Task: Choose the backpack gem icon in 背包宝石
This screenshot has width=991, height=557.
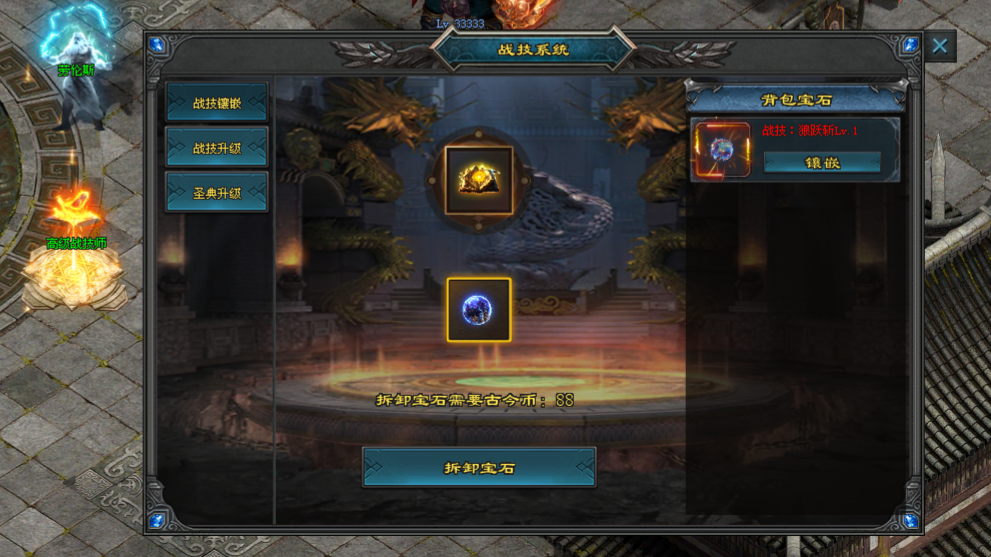Action: [721, 150]
